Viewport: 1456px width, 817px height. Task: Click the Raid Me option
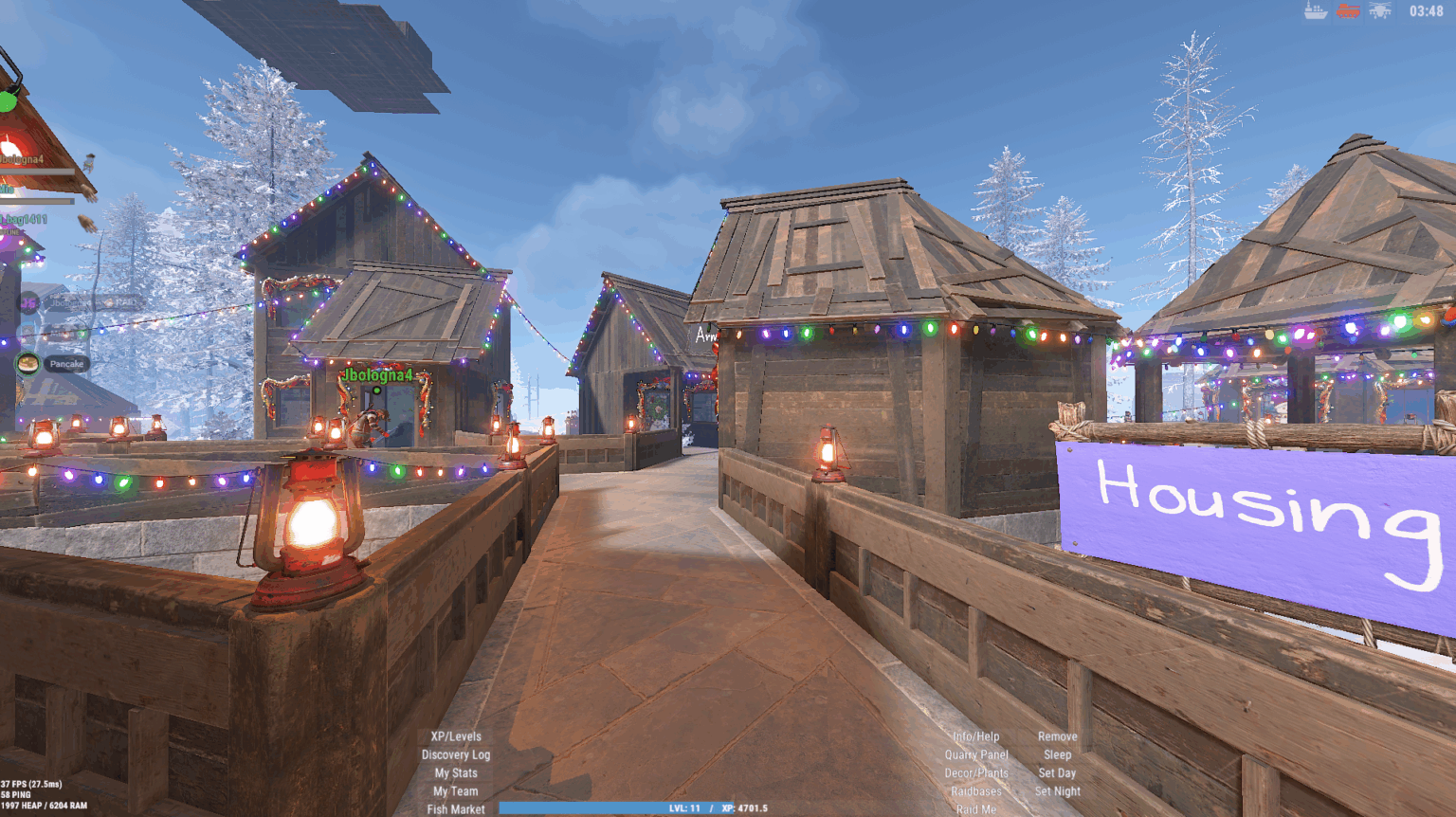click(x=976, y=808)
